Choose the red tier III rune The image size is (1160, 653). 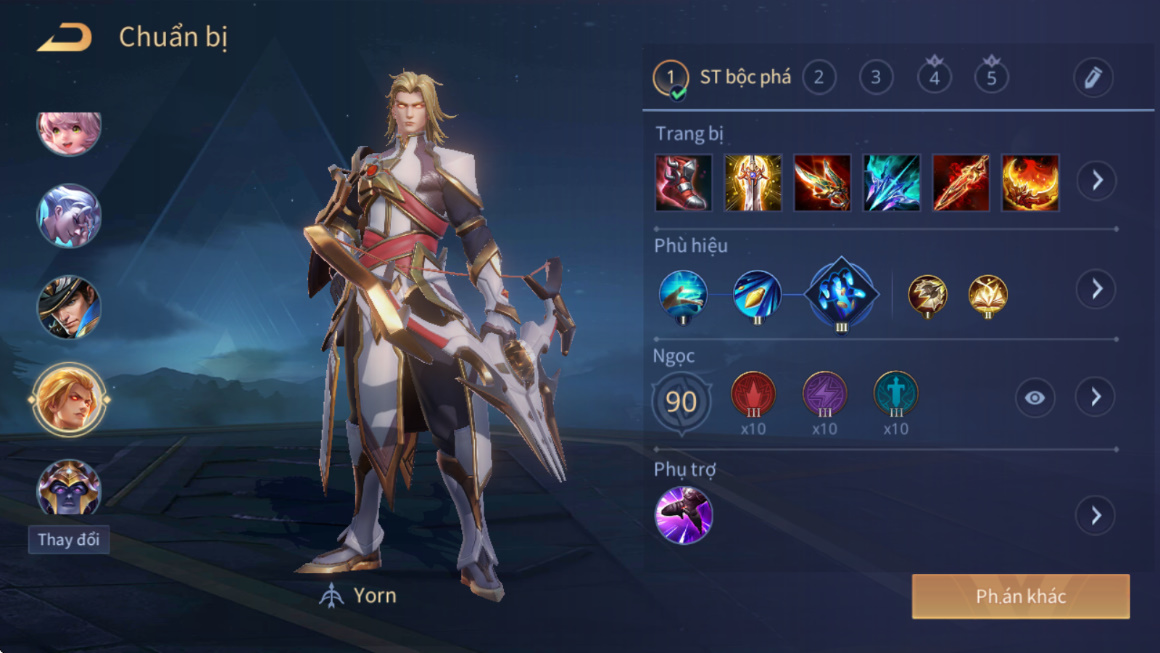coord(753,394)
